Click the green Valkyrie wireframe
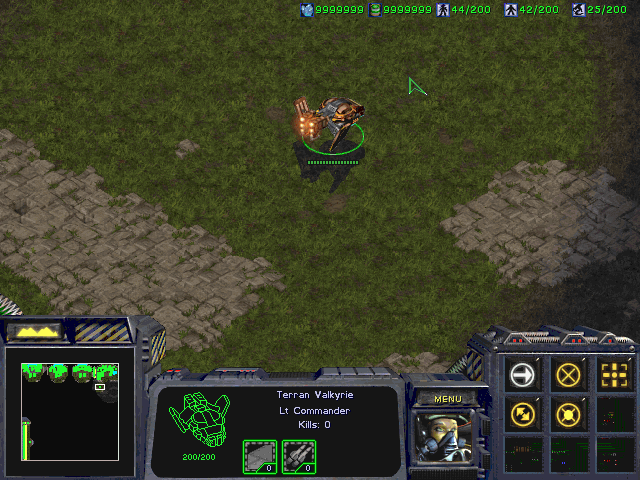Viewport: 640px width, 480px height. (x=199, y=420)
